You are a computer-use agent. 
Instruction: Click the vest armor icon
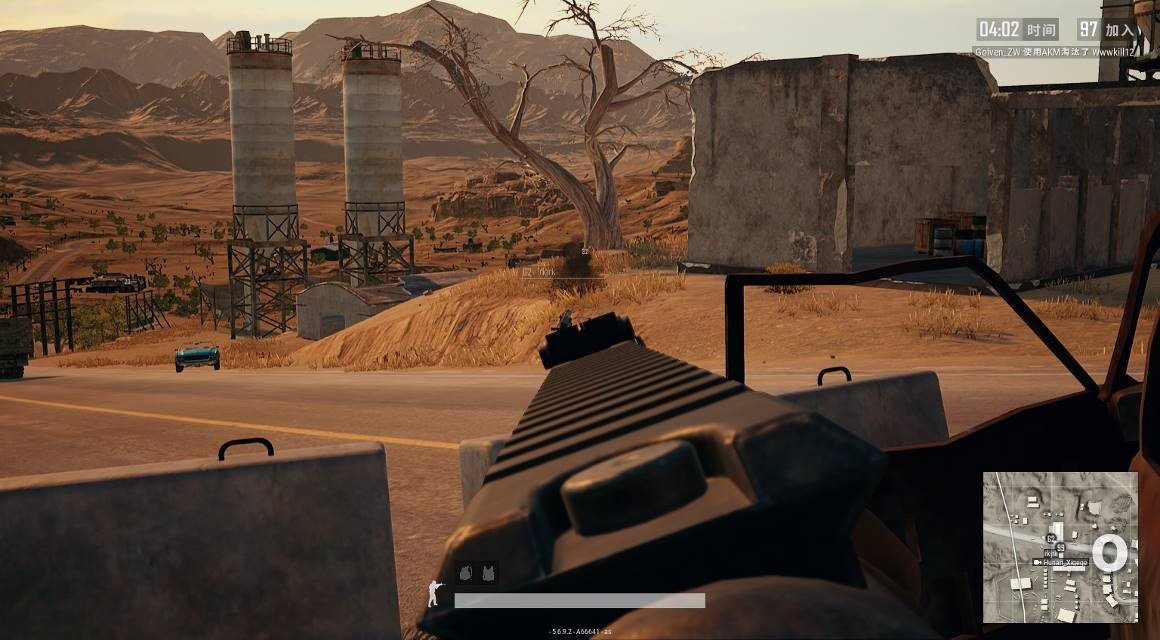tap(488, 573)
